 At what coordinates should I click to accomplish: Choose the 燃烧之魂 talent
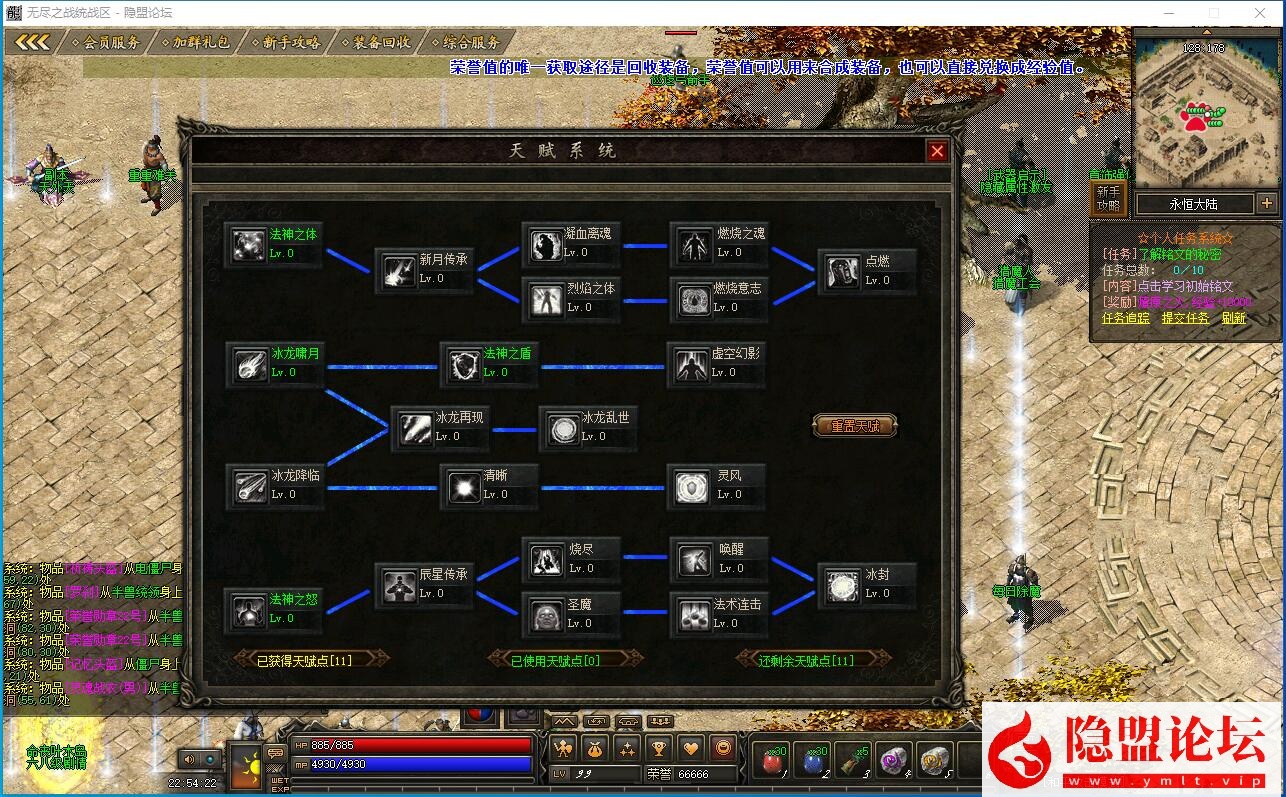tap(693, 243)
